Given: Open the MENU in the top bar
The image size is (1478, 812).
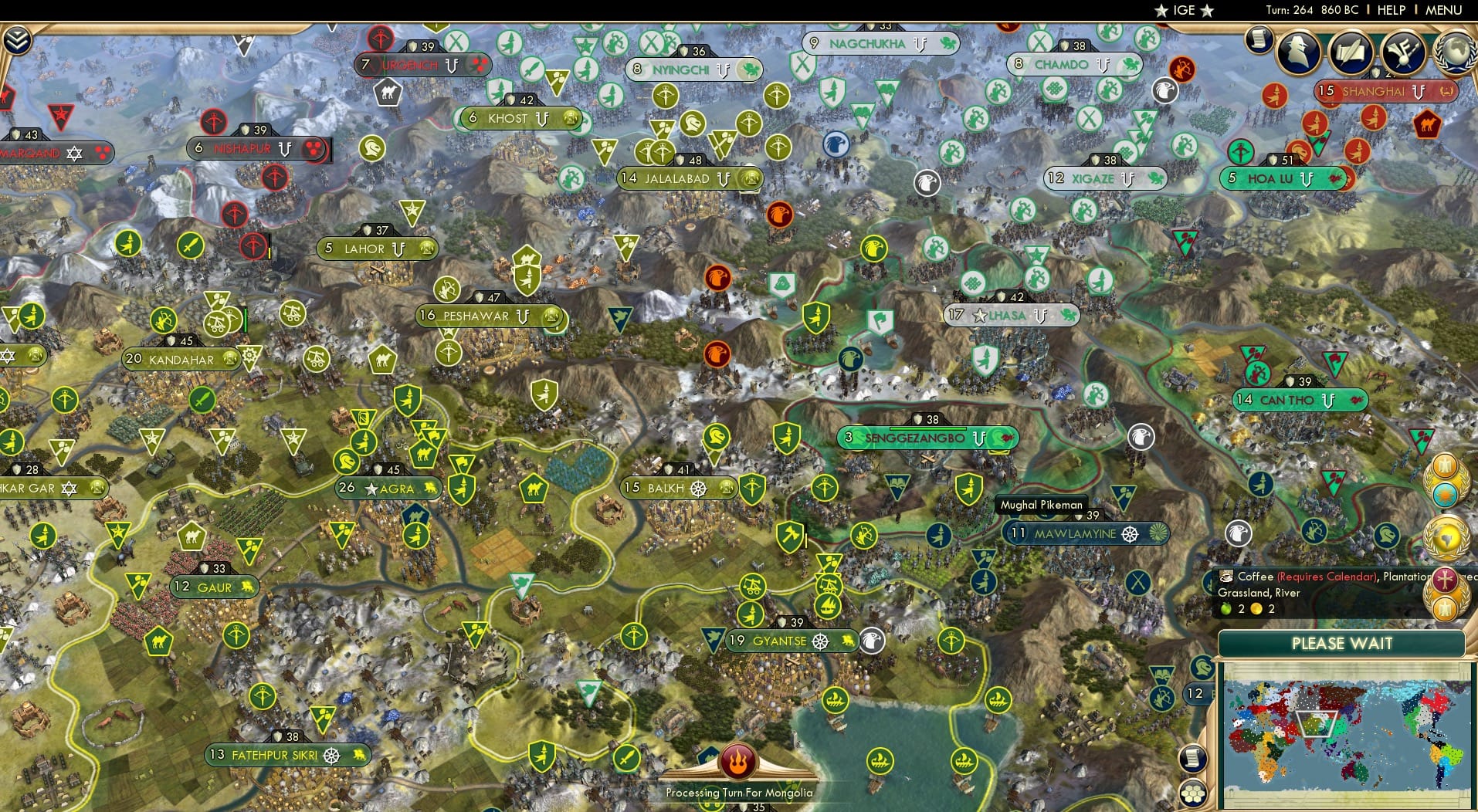Looking at the screenshot, I should [x=1442, y=10].
